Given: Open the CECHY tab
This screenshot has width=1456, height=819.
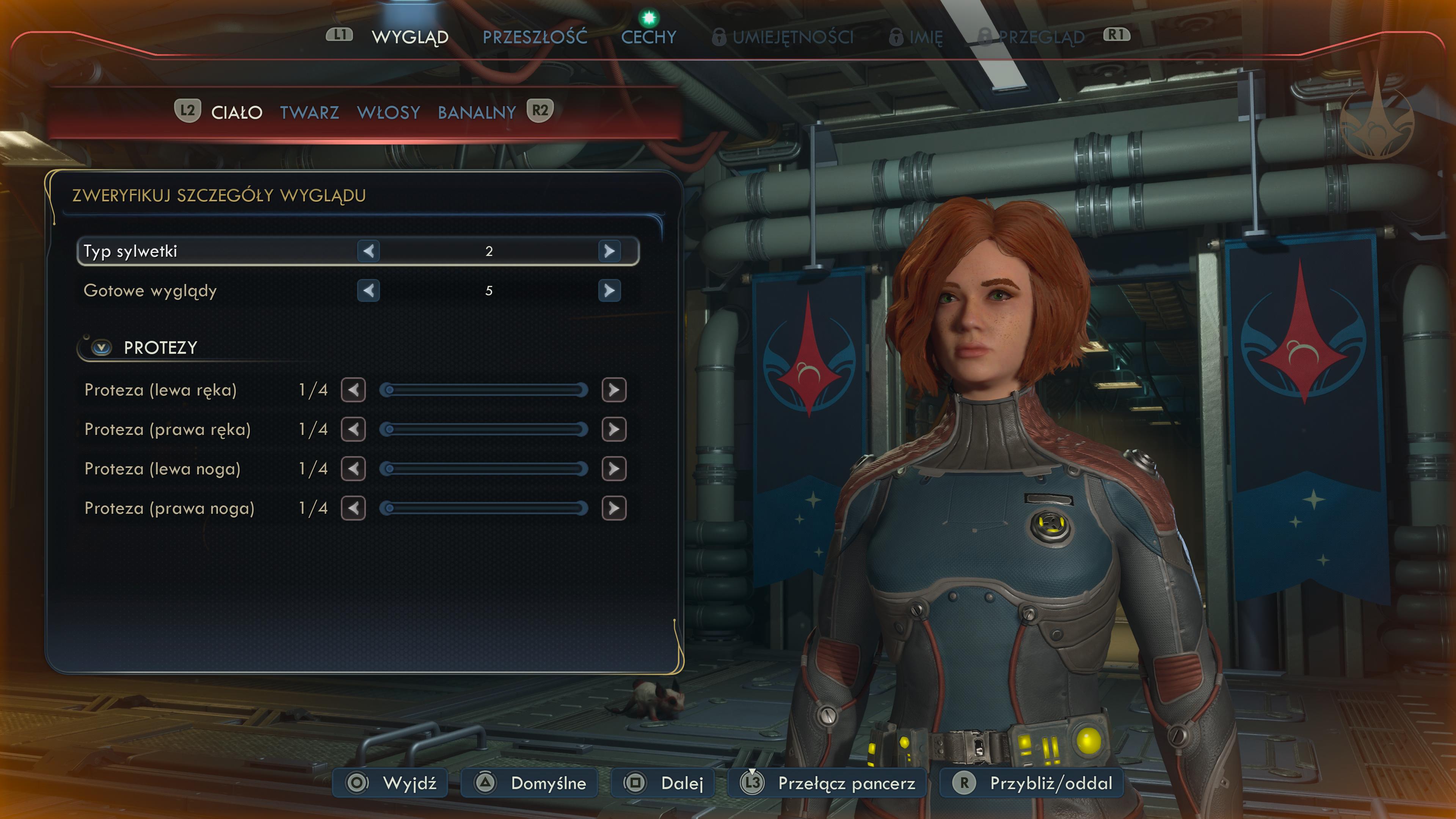Looking at the screenshot, I should coord(648,37).
